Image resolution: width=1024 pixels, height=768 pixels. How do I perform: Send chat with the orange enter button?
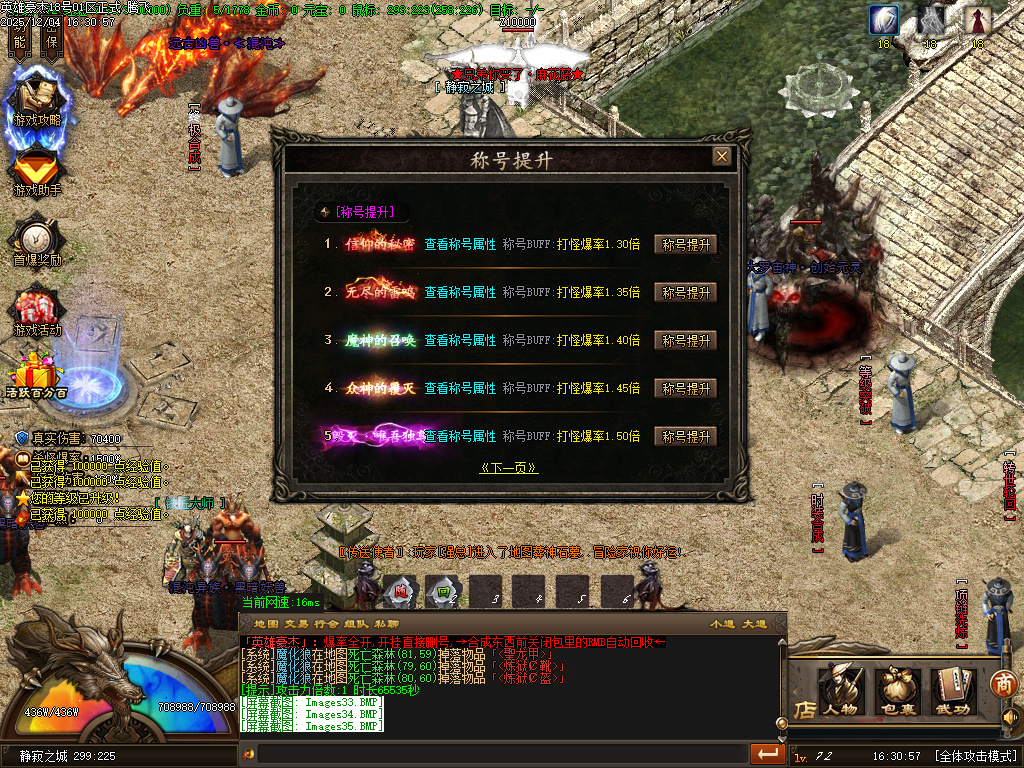coord(767,753)
